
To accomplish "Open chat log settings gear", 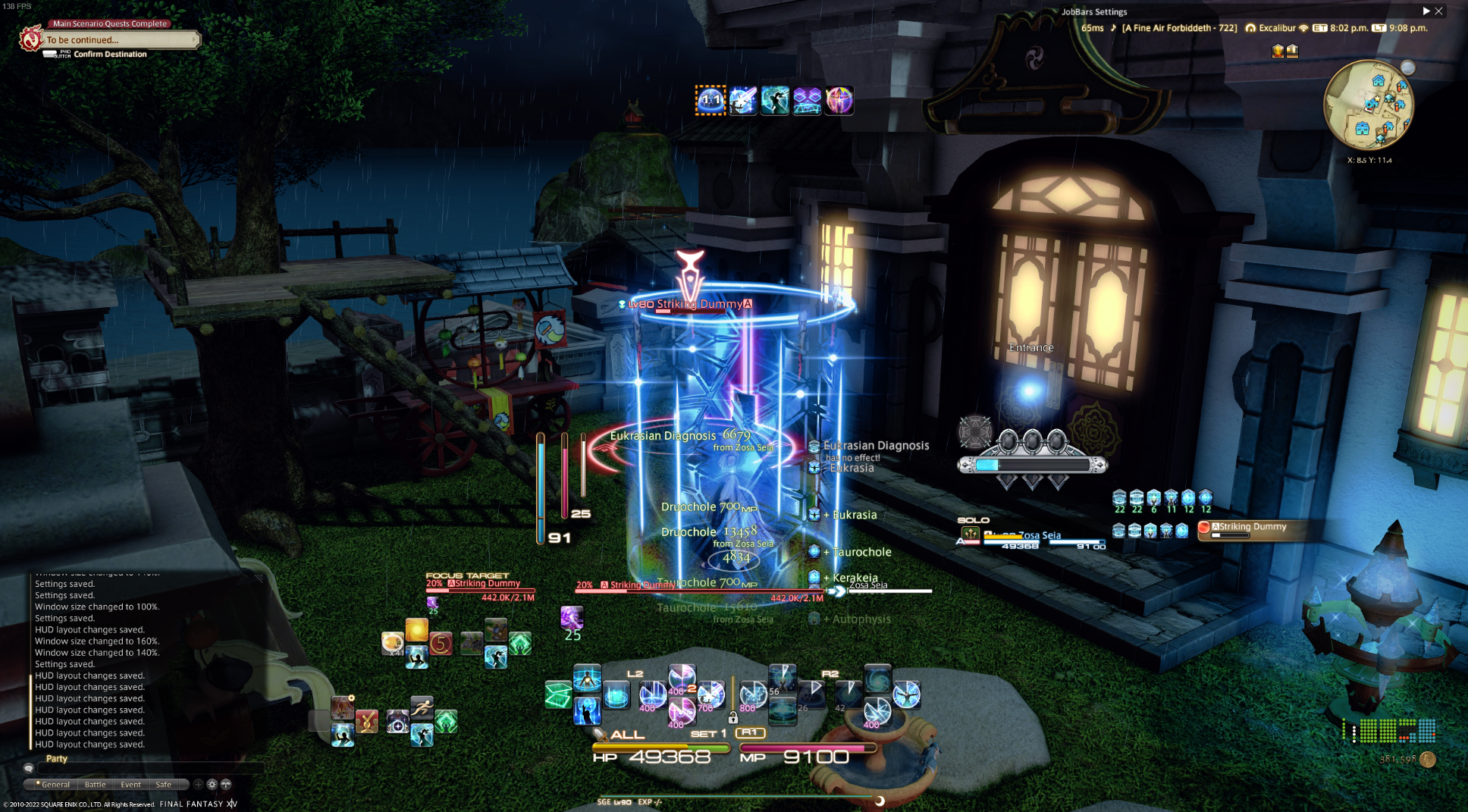I will (212, 785).
